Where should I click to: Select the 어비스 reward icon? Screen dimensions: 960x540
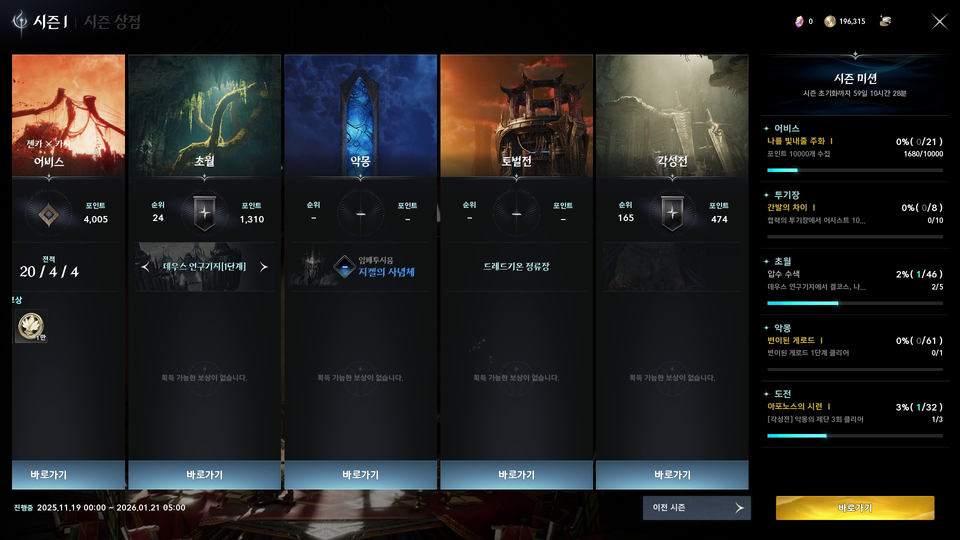pos(28,327)
